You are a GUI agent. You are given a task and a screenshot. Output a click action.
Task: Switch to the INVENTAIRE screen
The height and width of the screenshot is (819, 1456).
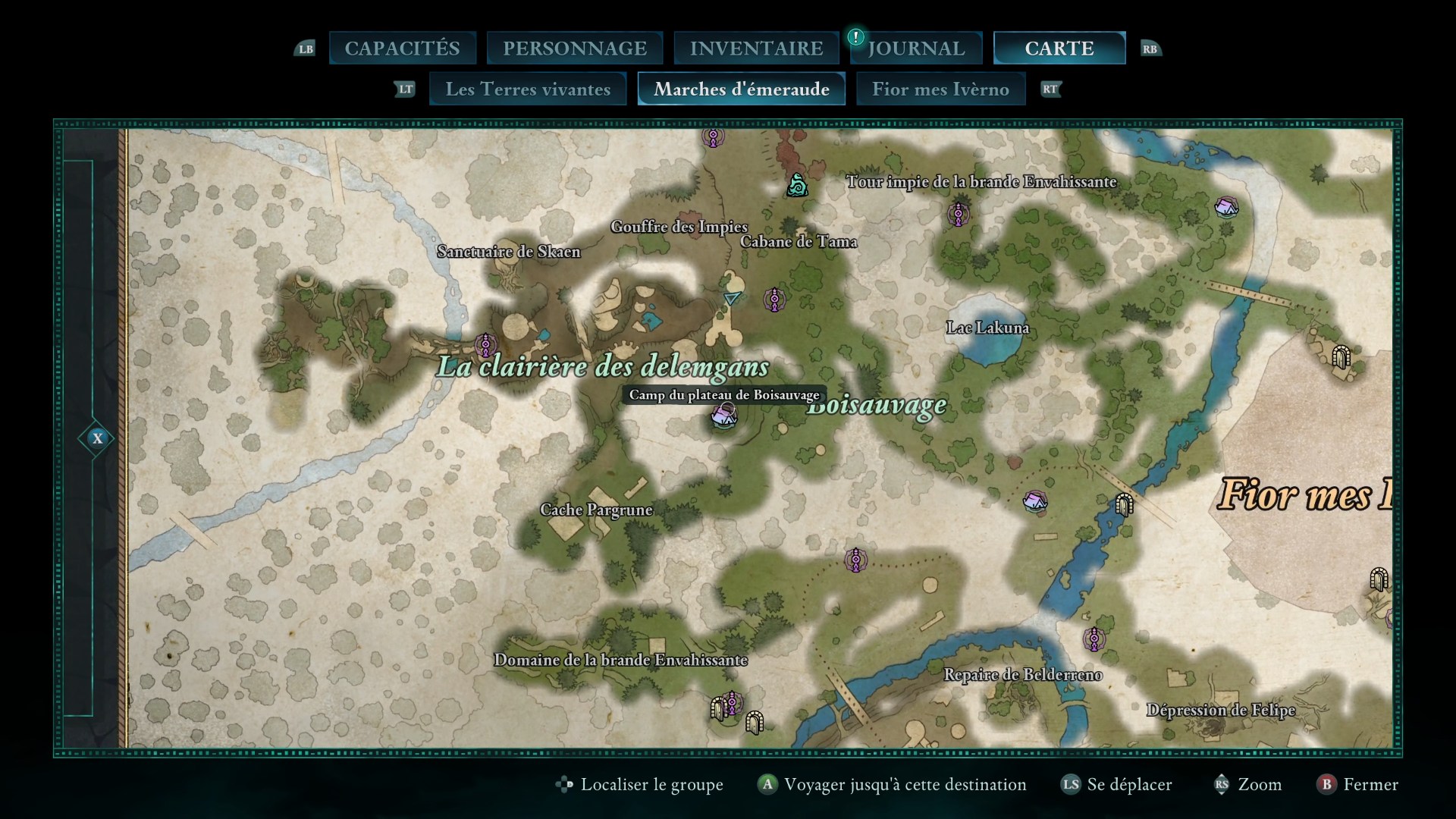point(756,48)
